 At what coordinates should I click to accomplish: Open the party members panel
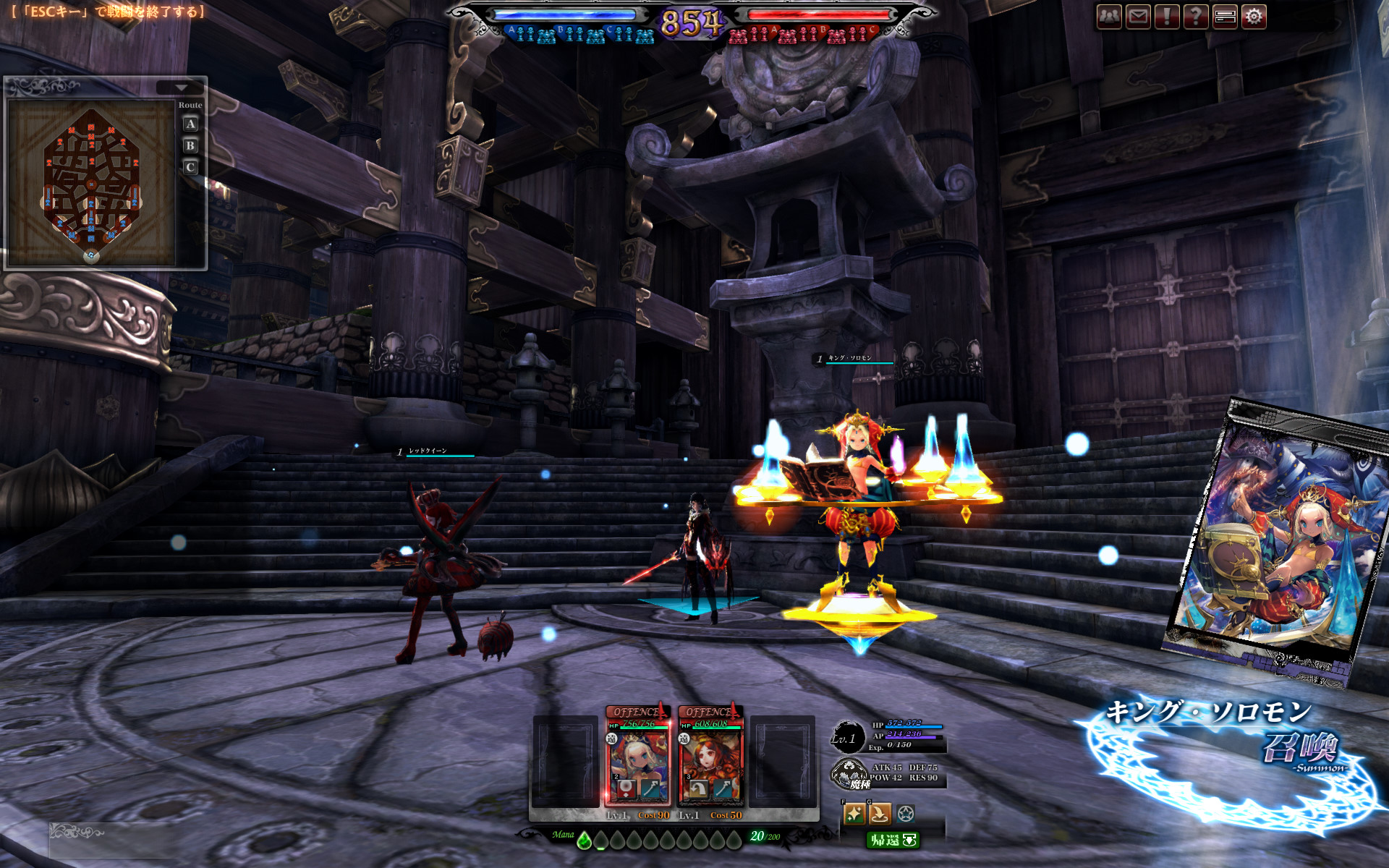pos(1109,17)
